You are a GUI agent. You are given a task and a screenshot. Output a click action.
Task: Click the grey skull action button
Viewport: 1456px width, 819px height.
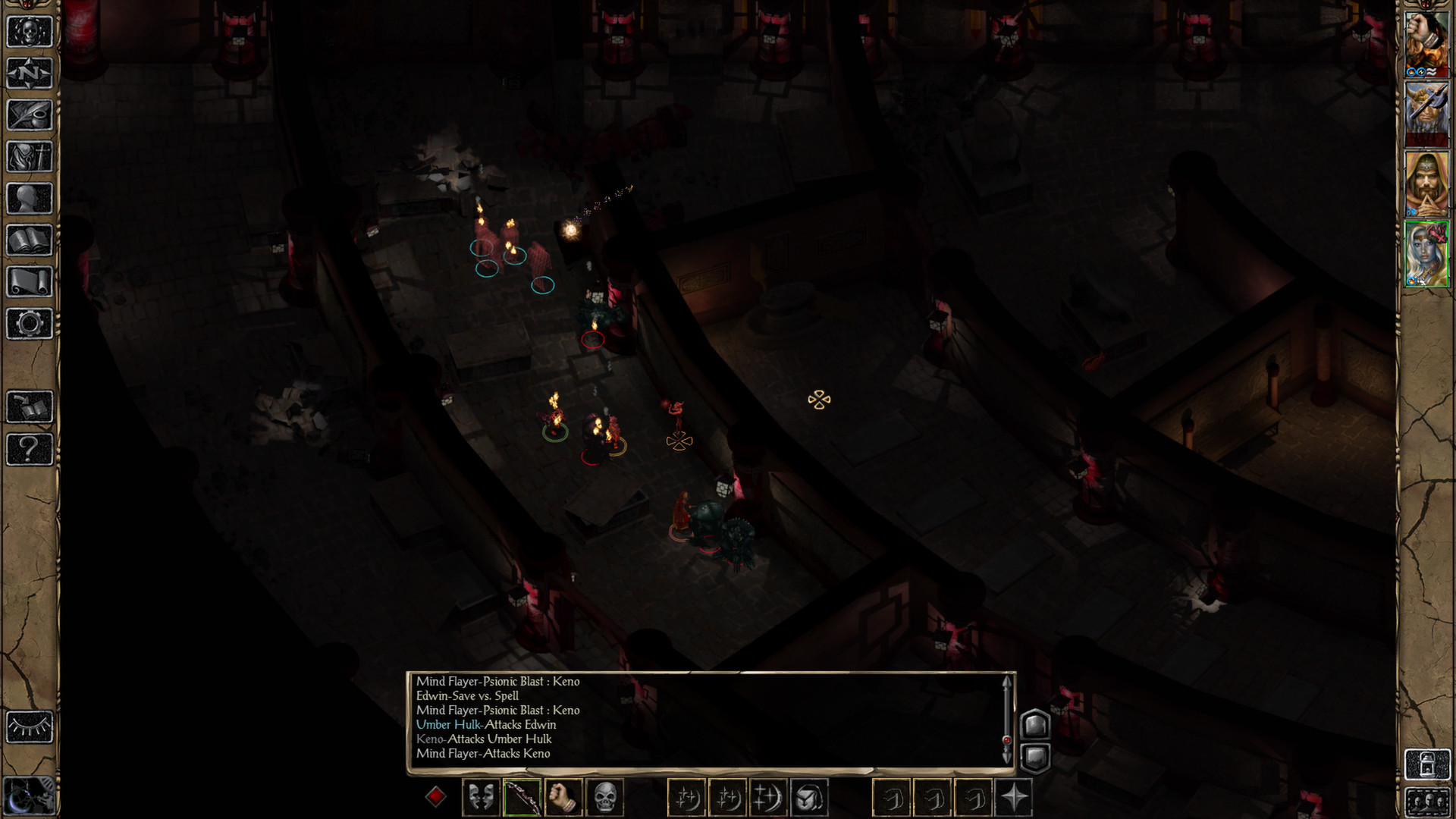tap(604, 798)
